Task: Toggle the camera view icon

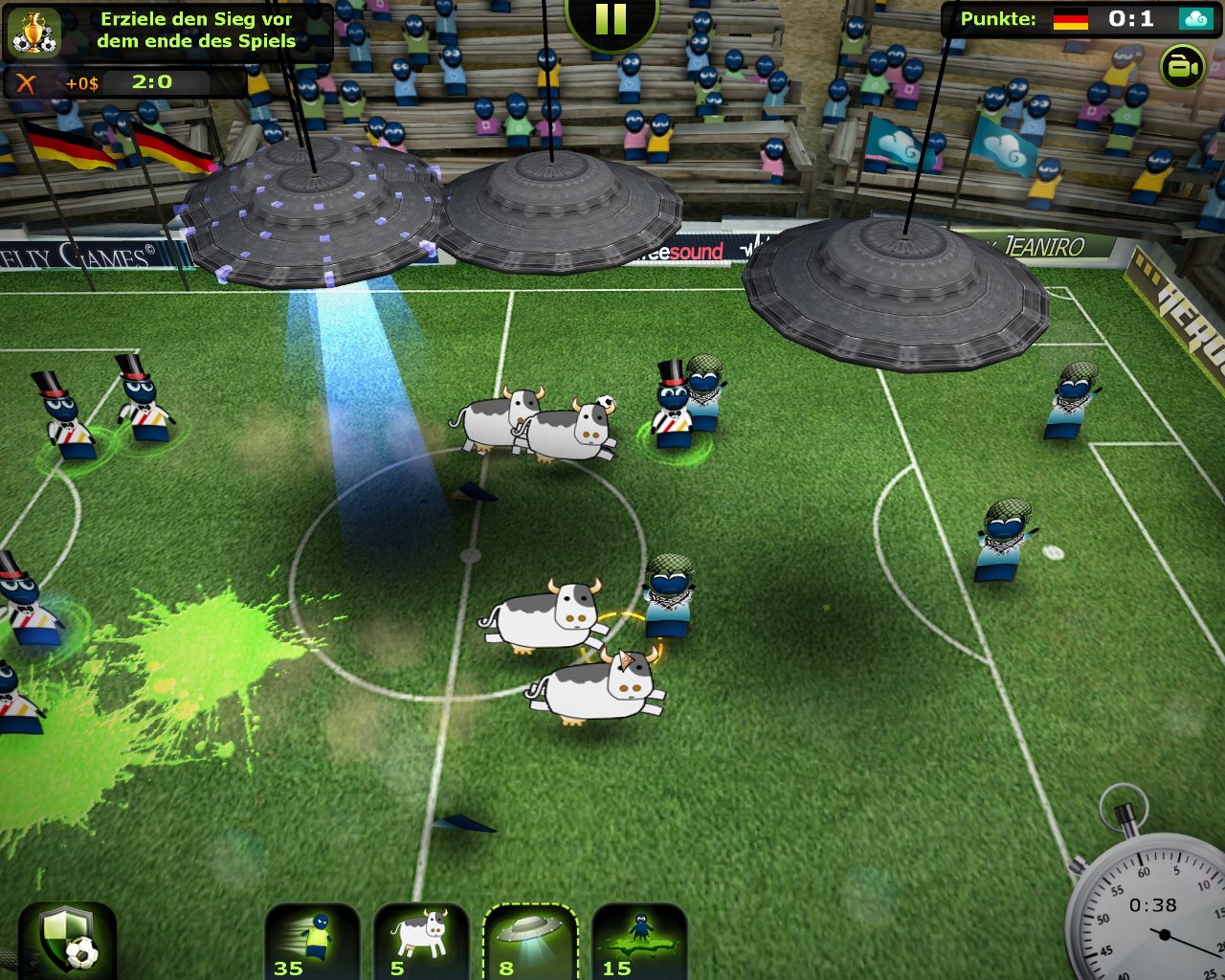Action: click(1182, 67)
